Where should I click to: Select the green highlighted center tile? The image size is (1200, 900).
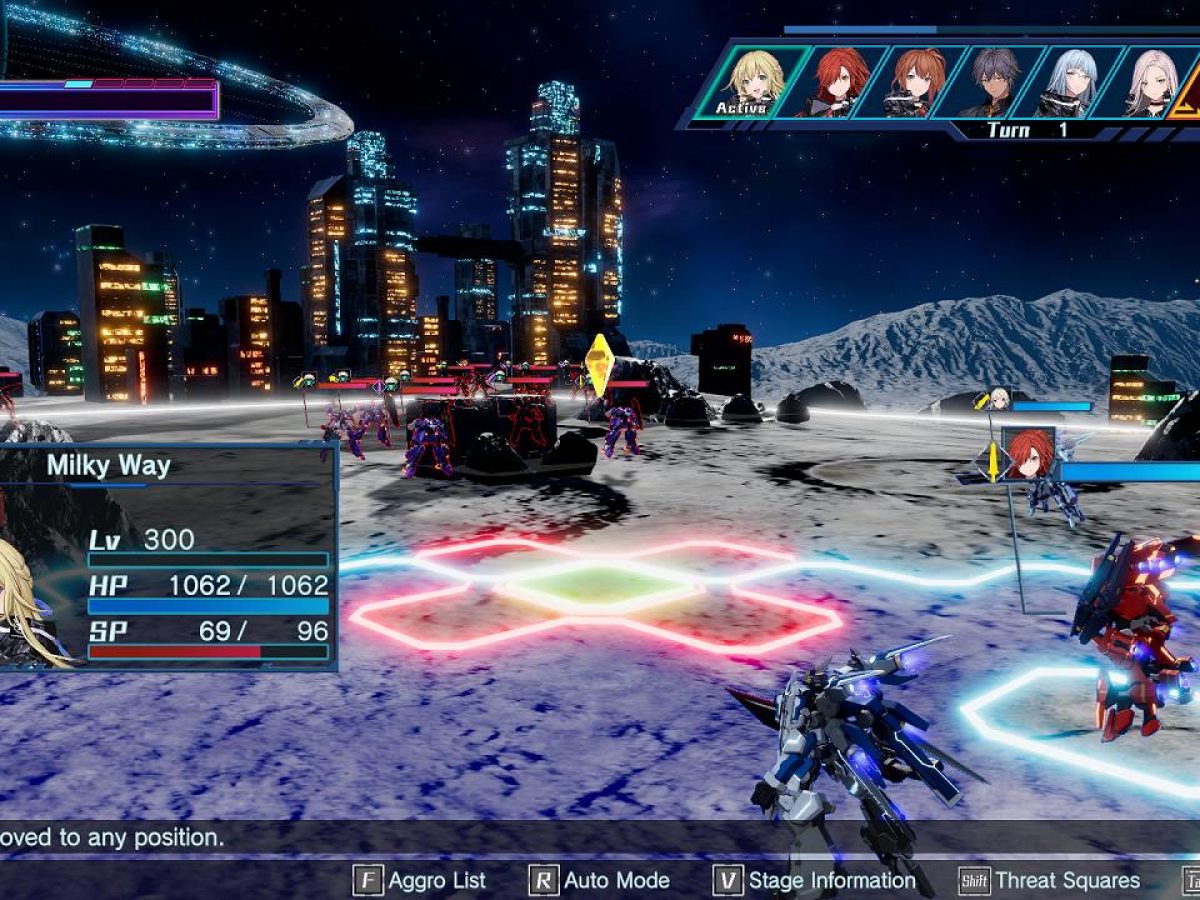pyautogui.click(x=600, y=583)
